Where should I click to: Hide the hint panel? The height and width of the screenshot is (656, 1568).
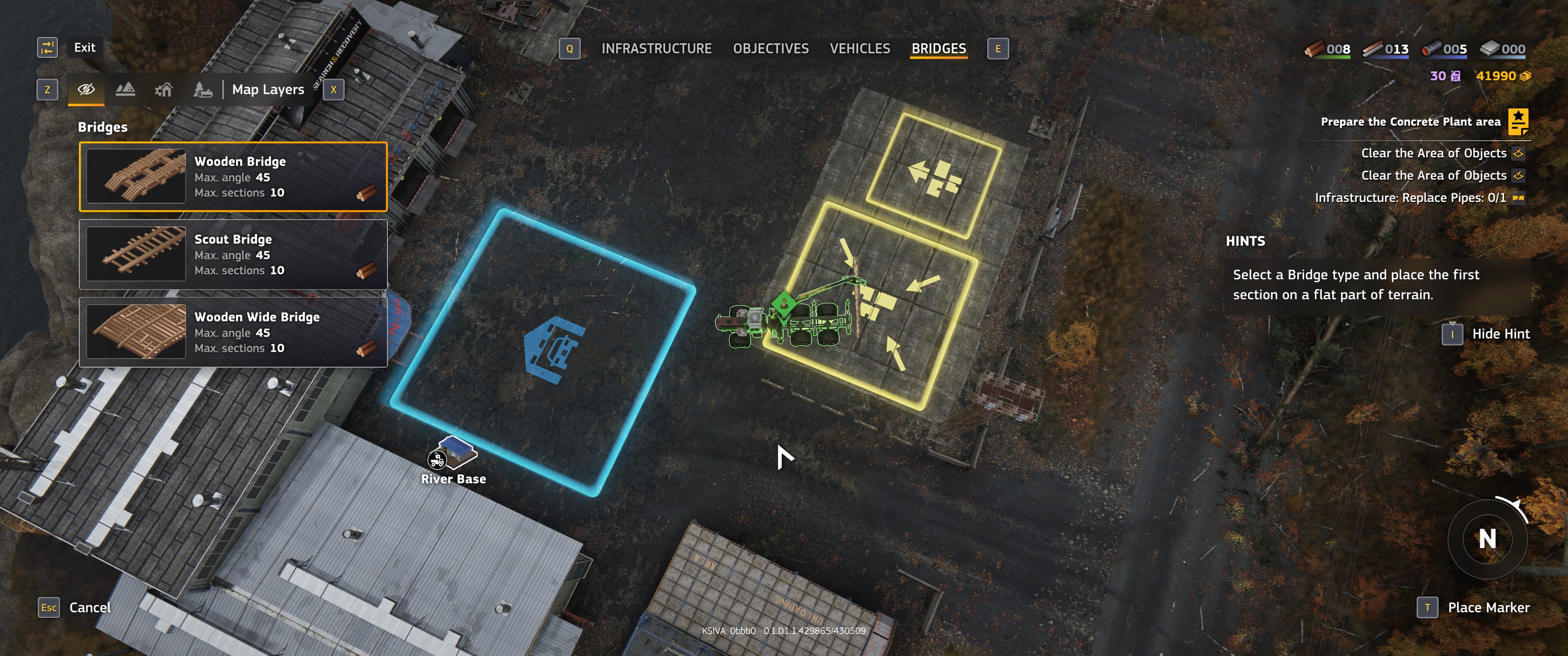[x=1500, y=333]
